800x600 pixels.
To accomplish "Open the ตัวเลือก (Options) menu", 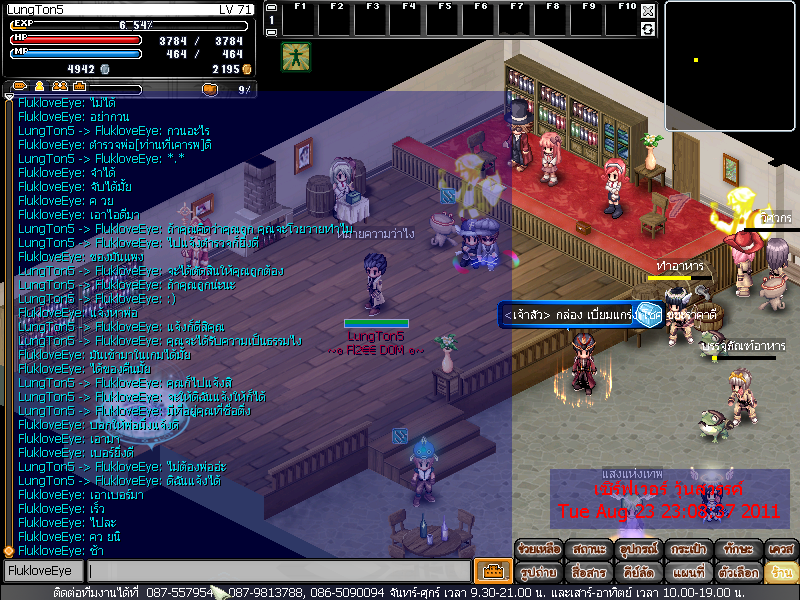I will point(738,573).
